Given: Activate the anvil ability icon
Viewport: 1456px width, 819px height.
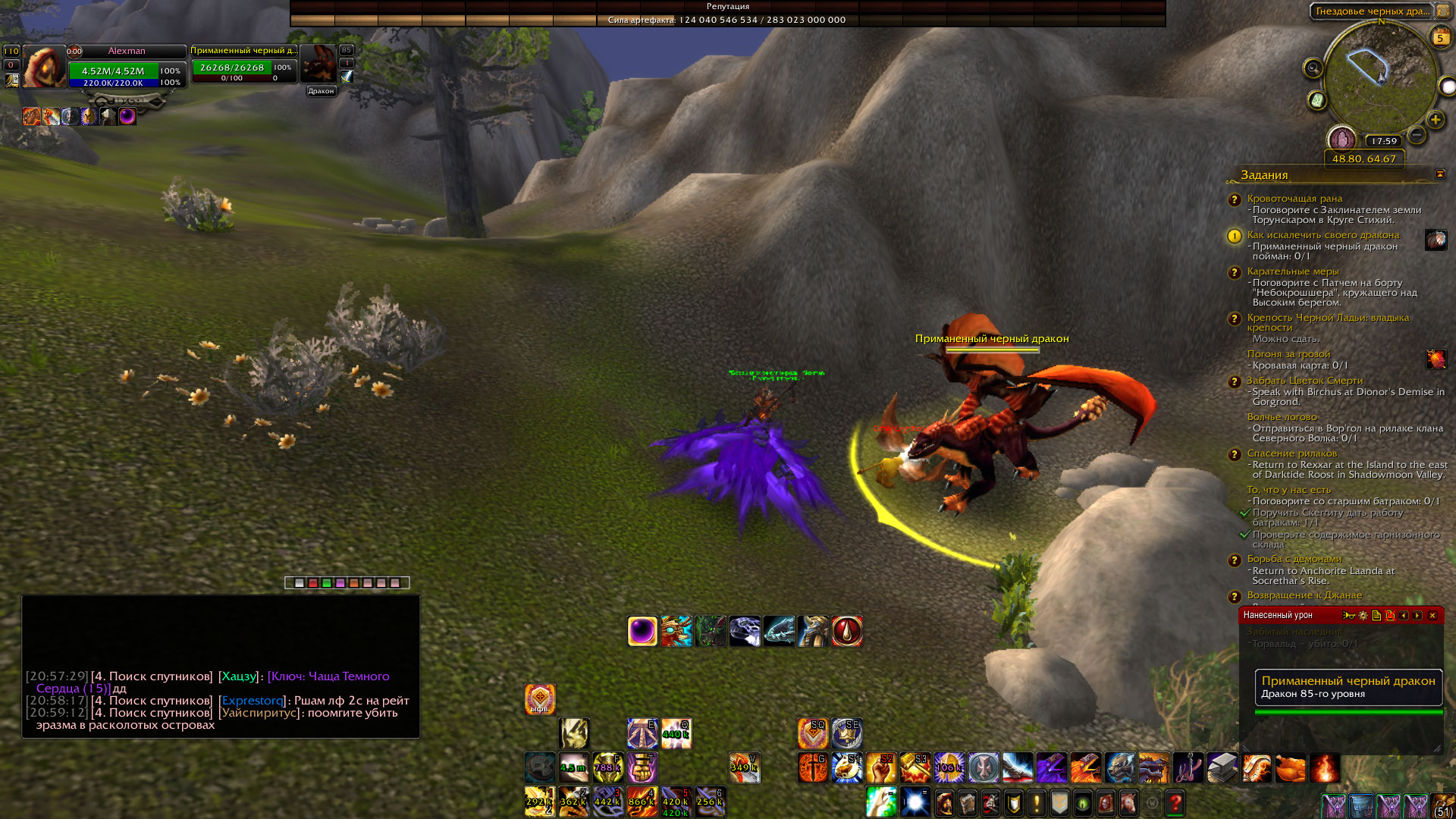Looking at the screenshot, I should 1222,768.
